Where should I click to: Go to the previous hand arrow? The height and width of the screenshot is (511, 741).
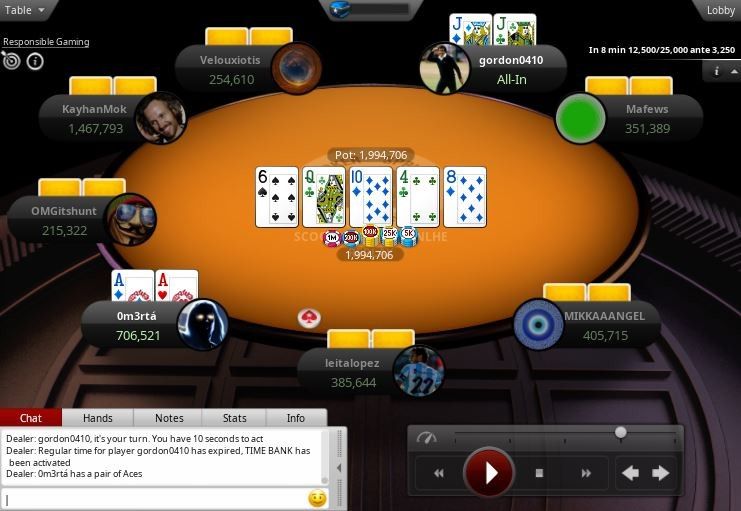[630, 473]
